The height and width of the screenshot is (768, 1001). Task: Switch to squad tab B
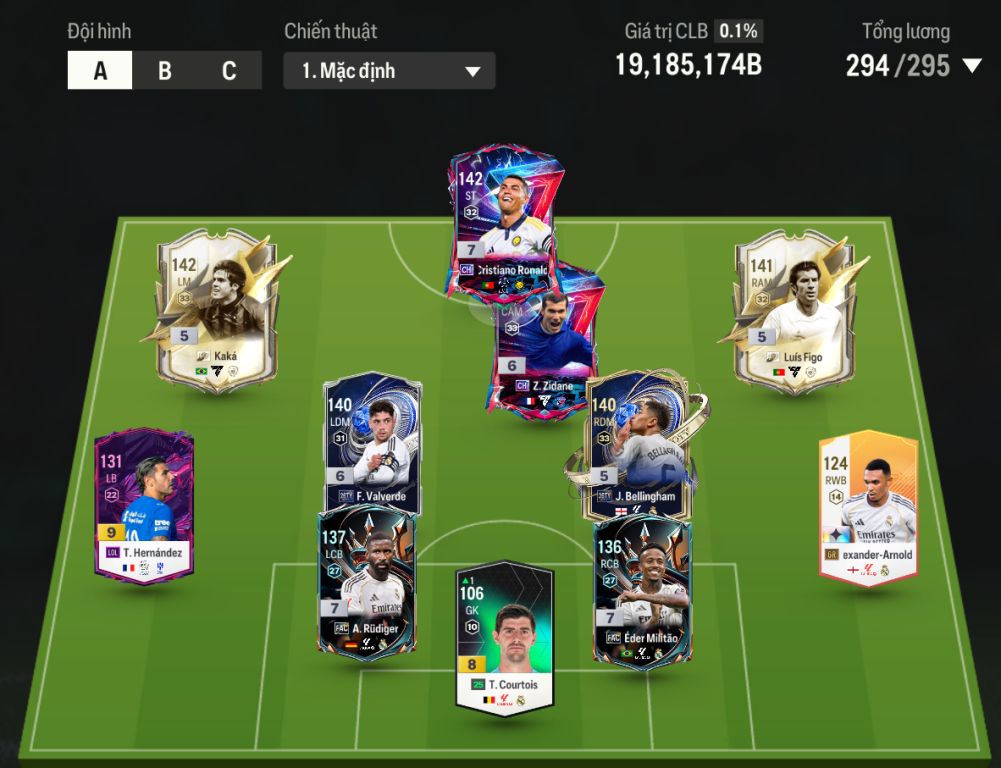165,71
